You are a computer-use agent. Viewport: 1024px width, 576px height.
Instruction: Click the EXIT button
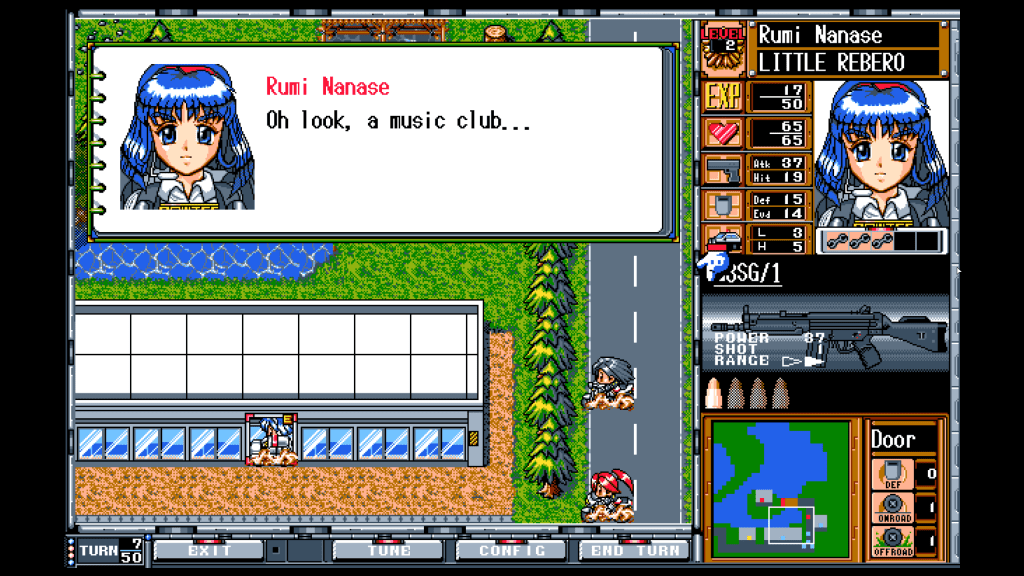[x=209, y=550]
